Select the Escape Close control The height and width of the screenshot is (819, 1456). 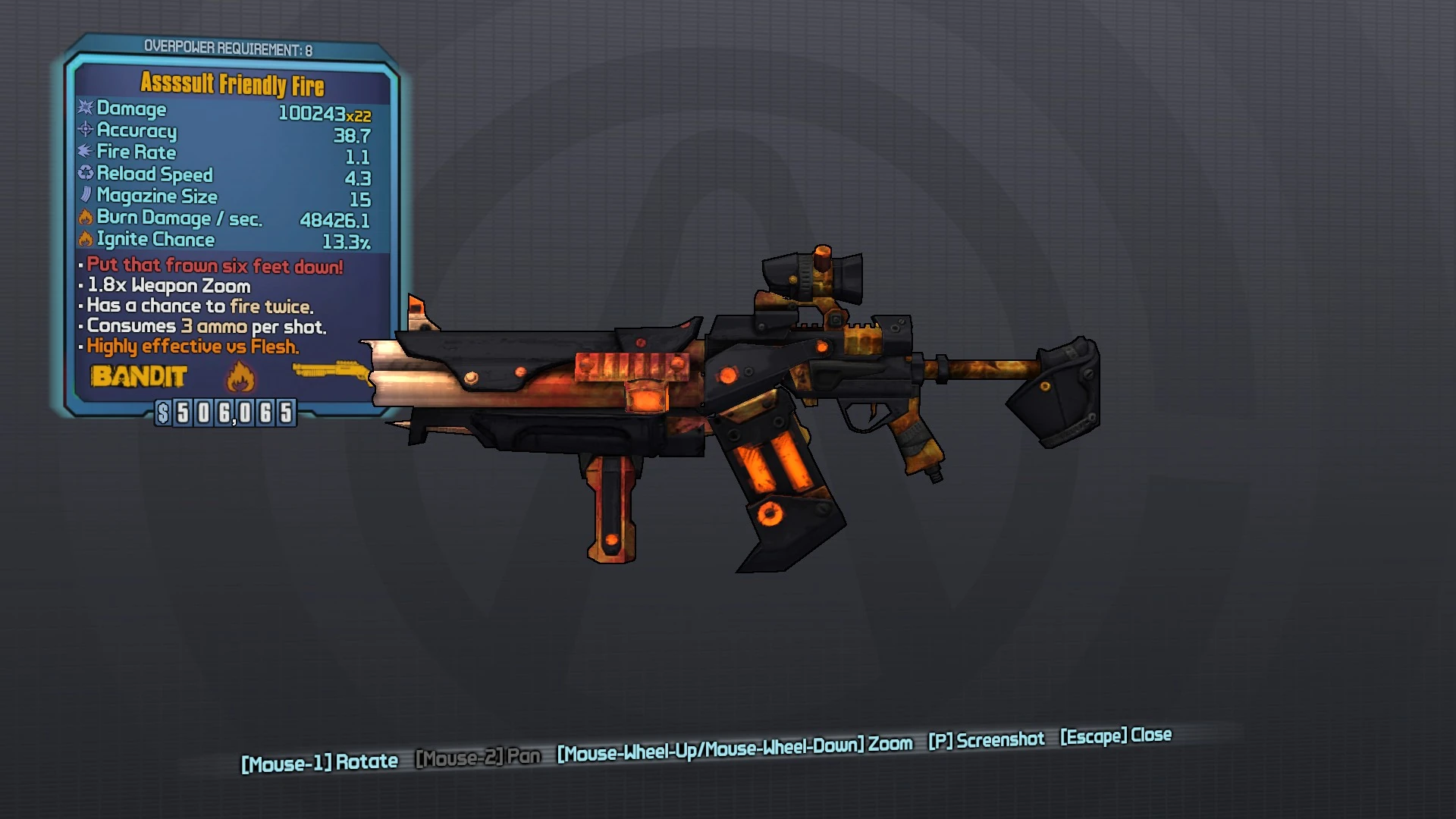tap(1113, 736)
